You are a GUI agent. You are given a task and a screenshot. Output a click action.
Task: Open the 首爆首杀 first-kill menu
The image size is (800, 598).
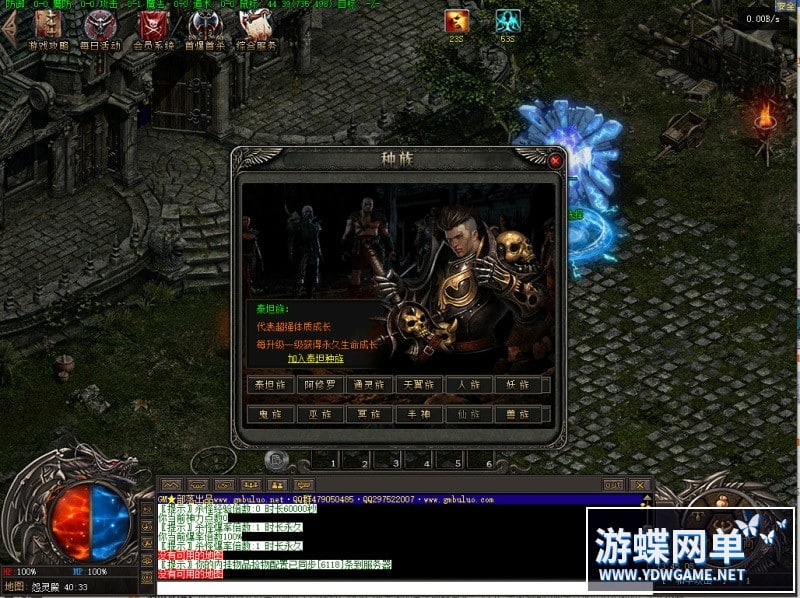point(205,30)
